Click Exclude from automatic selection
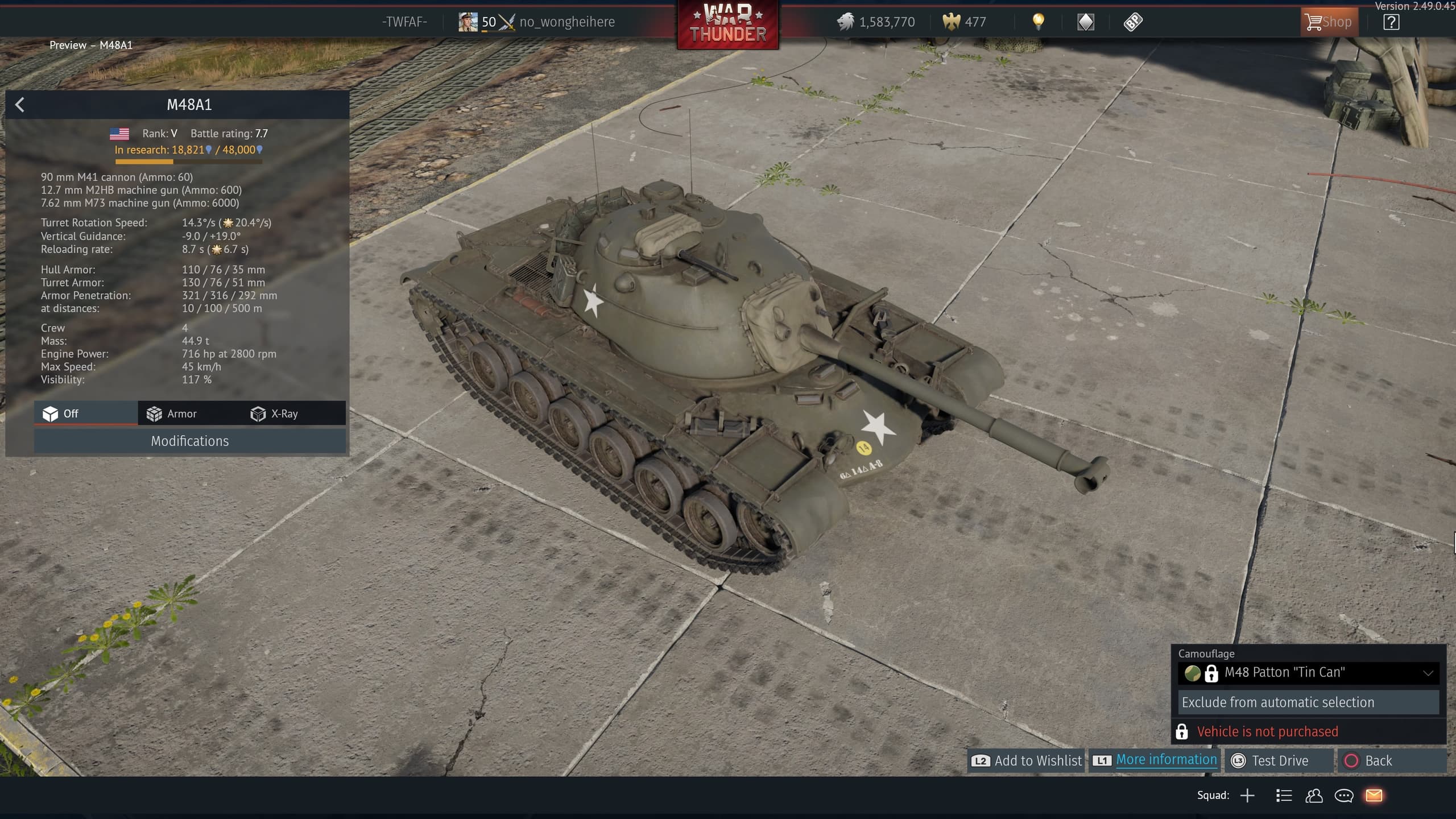The width and height of the screenshot is (1456, 819). tap(1308, 702)
